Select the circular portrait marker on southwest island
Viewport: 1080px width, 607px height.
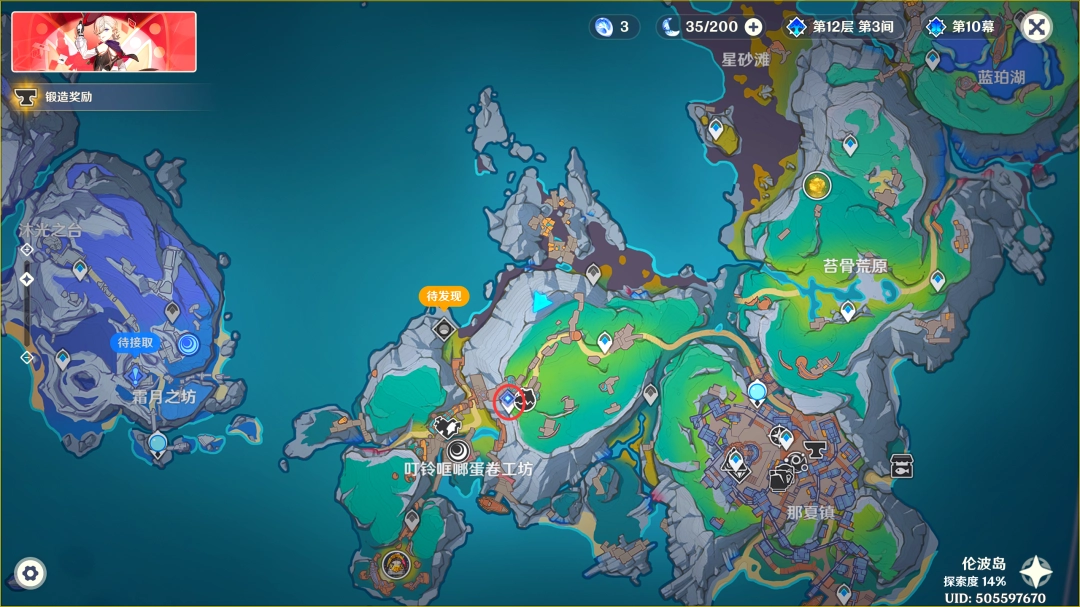pyautogui.click(x=396, y=566)
